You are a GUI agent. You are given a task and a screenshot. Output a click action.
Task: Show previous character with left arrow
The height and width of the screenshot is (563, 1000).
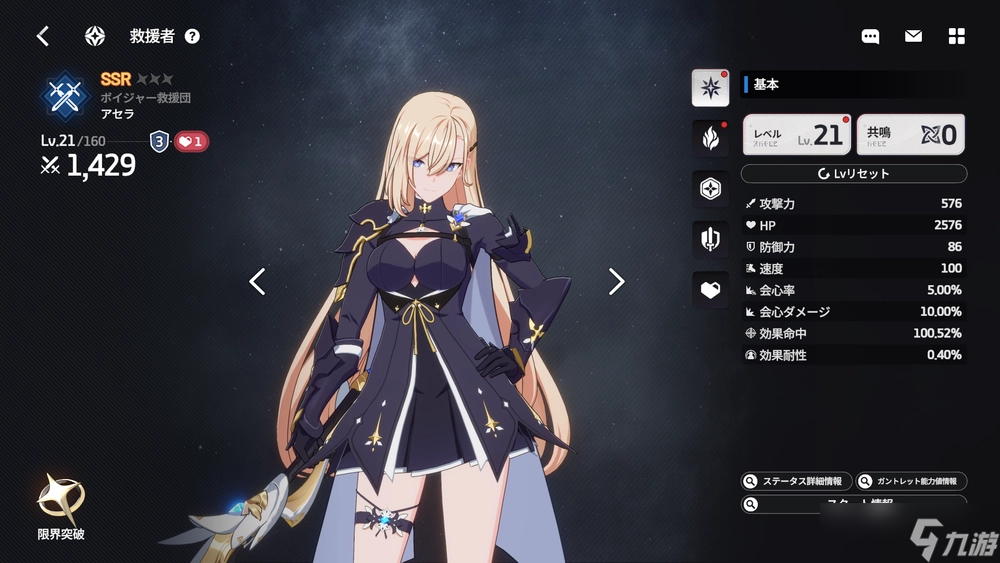257,282
